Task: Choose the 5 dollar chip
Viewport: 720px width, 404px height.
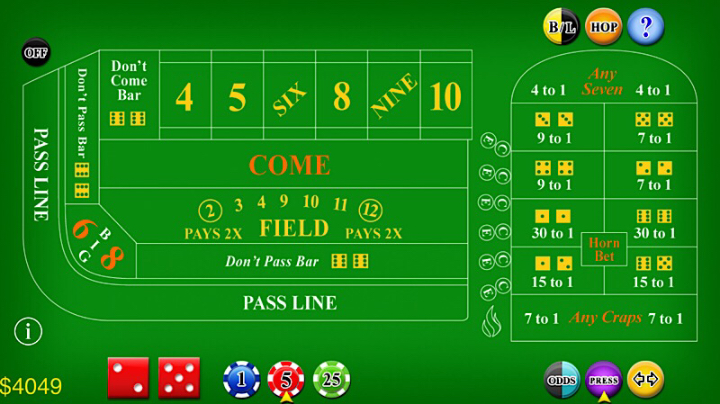Action: point(286,379)
